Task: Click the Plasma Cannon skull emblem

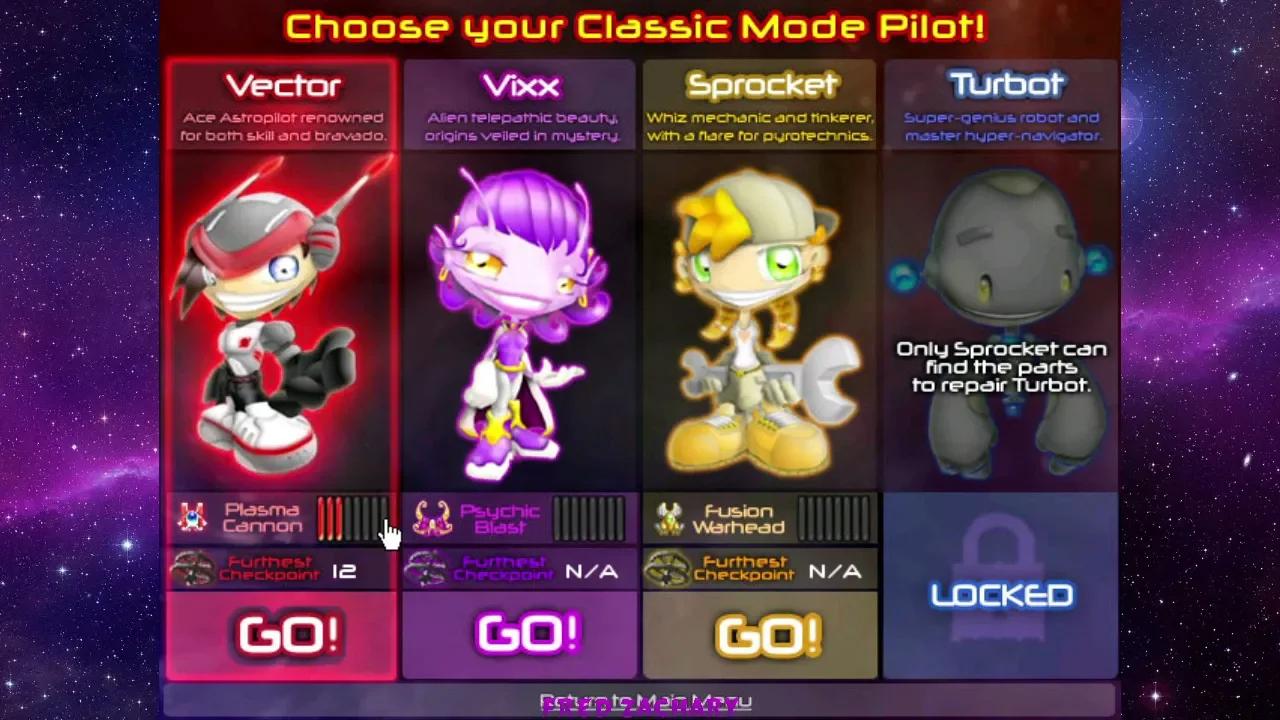Action: pyautogui.click(x=192, y=518)
